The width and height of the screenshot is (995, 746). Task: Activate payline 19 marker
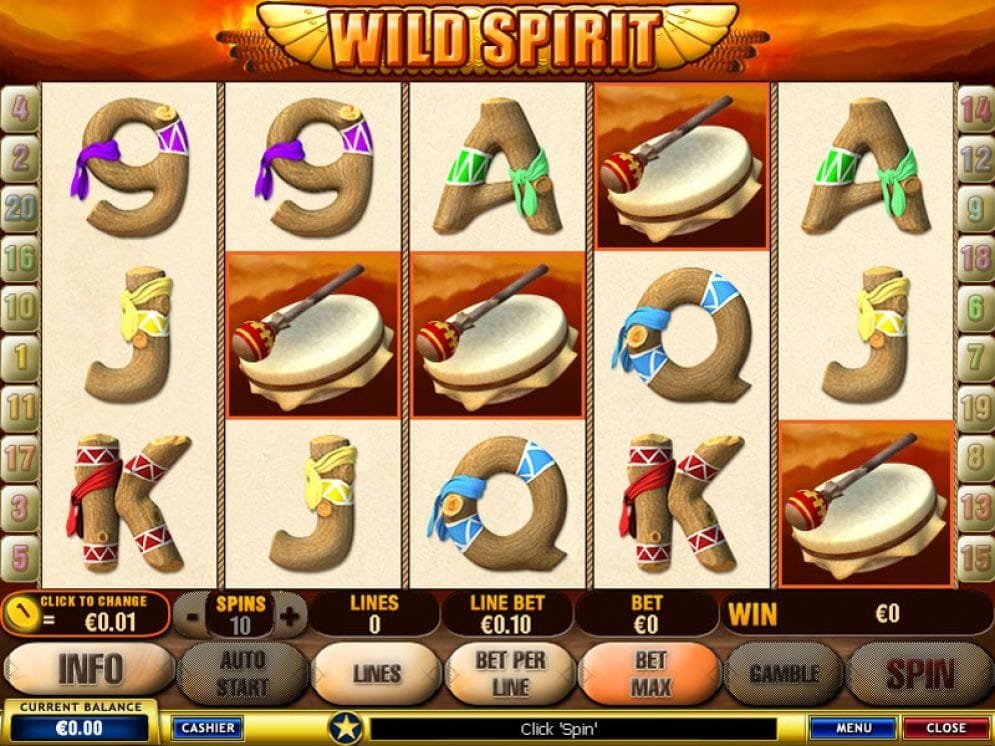tap(975, 407)
